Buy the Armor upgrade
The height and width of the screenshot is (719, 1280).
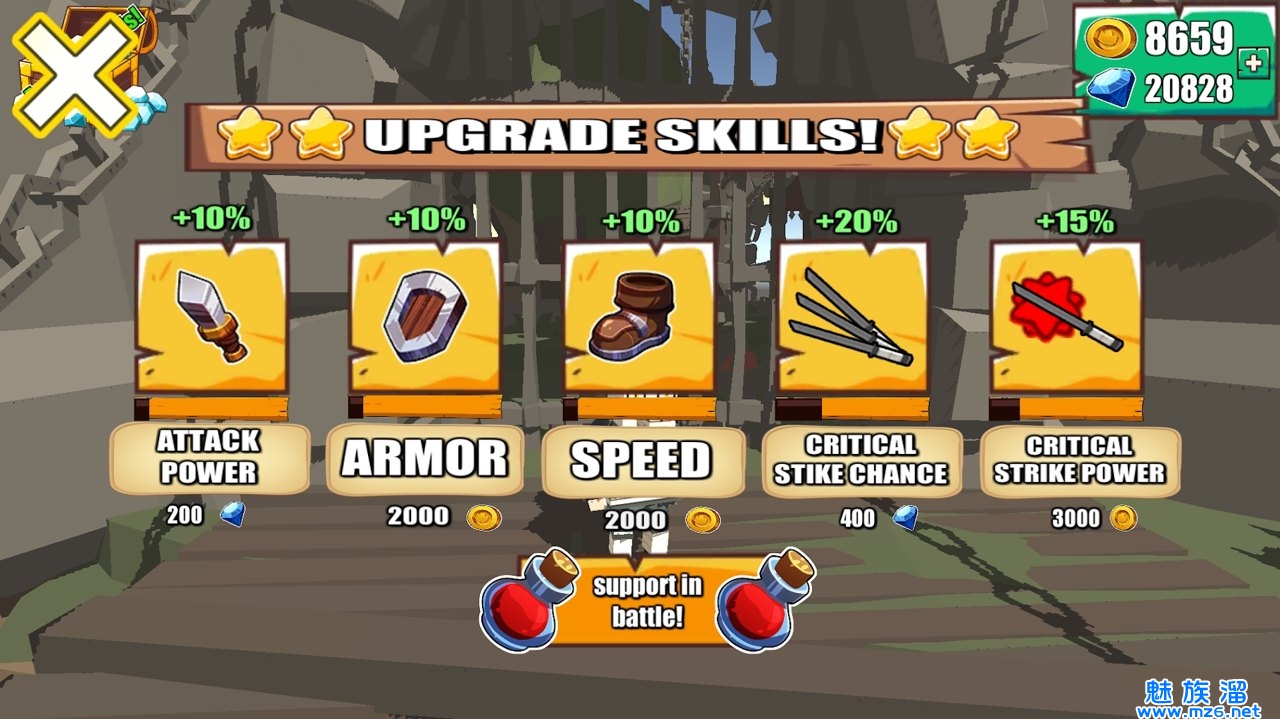[x=425, y=458]
